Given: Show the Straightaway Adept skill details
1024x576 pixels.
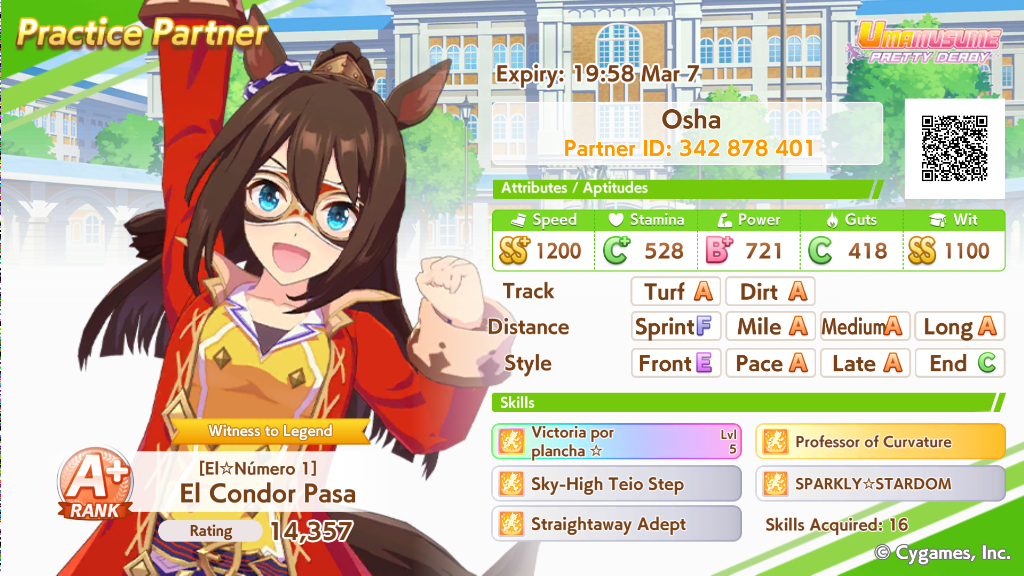Looking at the screenshot, I should (x=616, y=524).
